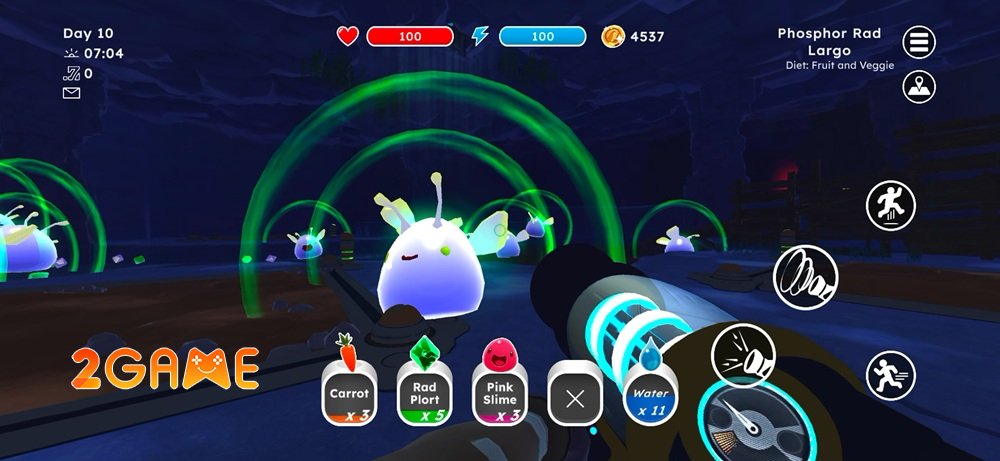Open the mail envelope icon
Screen dimensions: 1000x461
(71, 93)
